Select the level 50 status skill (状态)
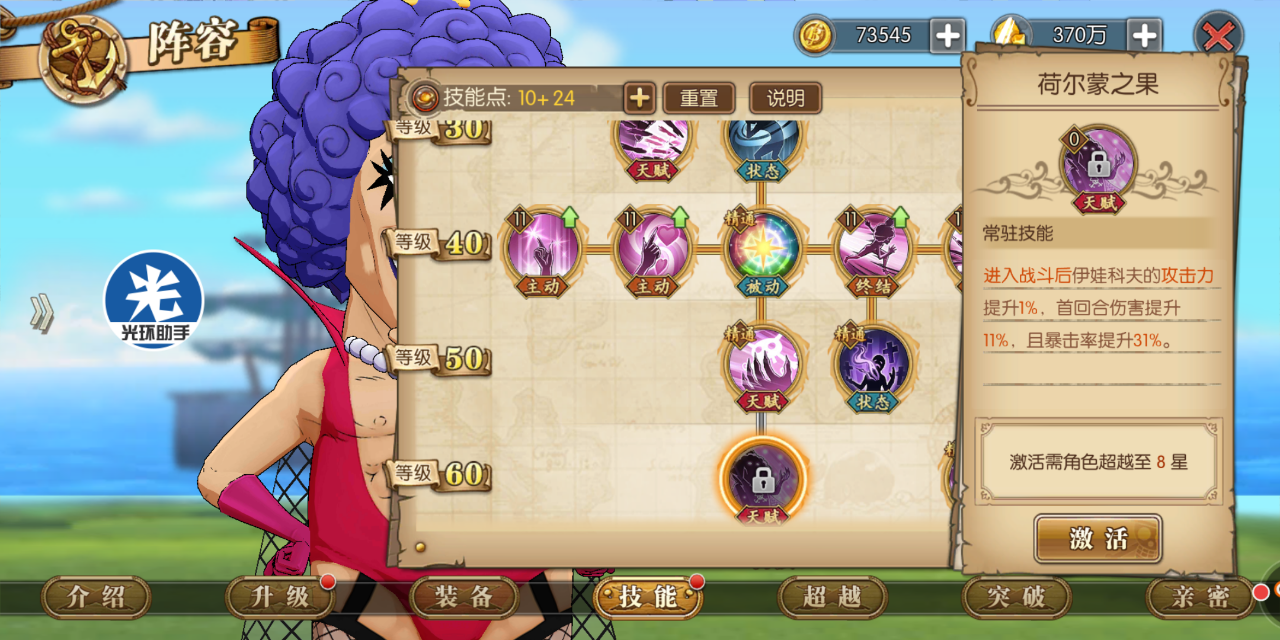The width and height of the screenshot is (1280, 640). pos(873,362)
